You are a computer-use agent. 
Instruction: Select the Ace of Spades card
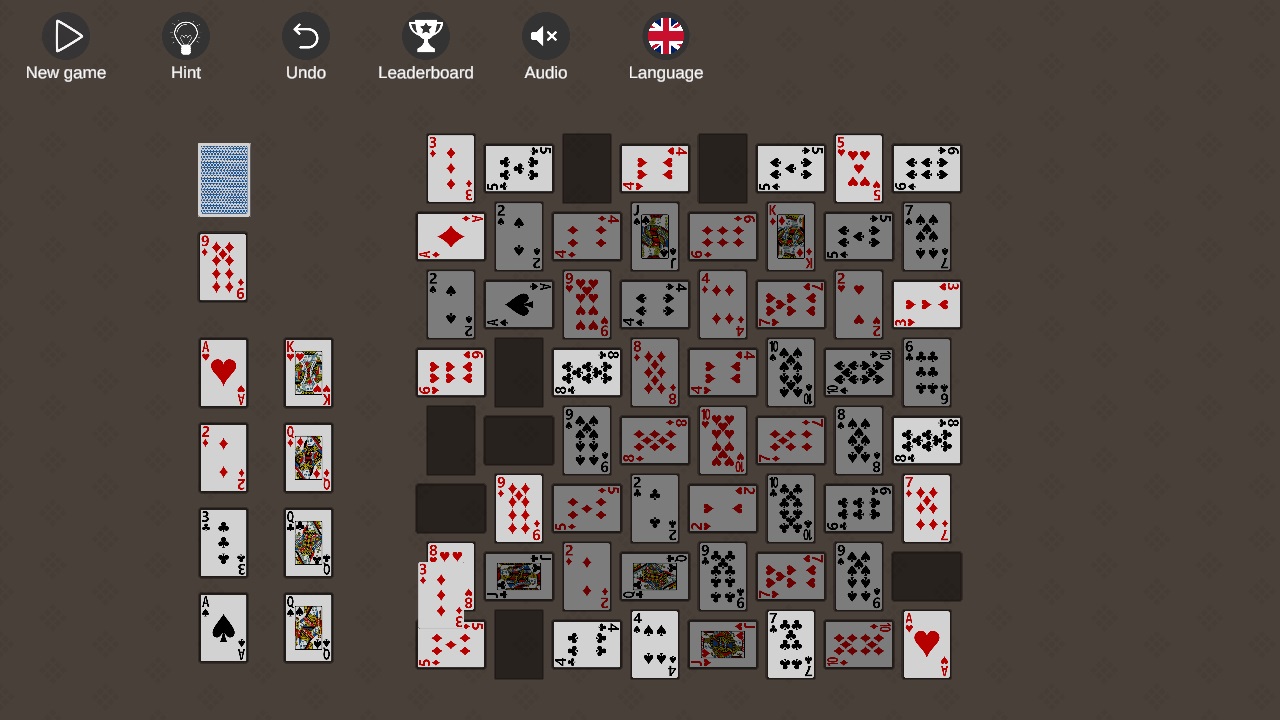223,628
